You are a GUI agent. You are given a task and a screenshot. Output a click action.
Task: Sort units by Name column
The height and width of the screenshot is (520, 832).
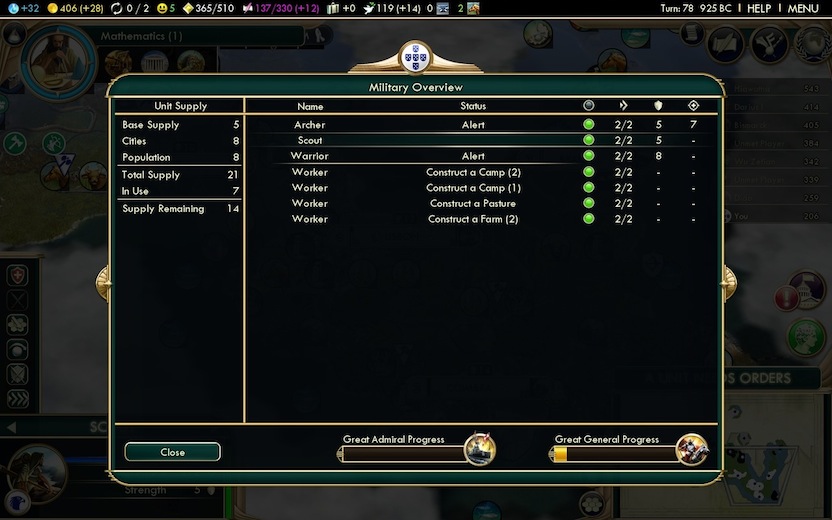point(310,106)
